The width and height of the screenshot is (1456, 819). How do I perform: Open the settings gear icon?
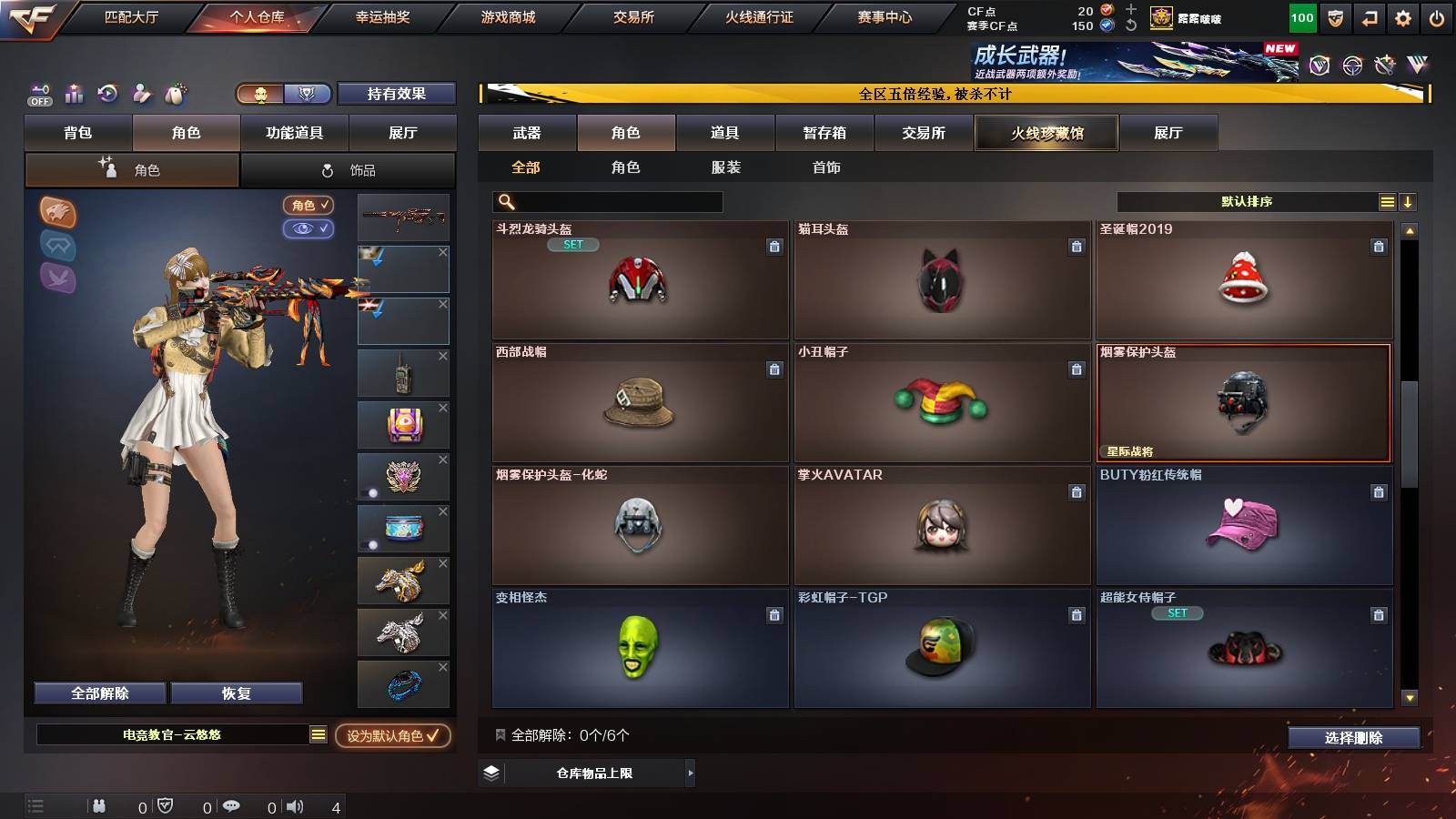(x=1404, y=15)
